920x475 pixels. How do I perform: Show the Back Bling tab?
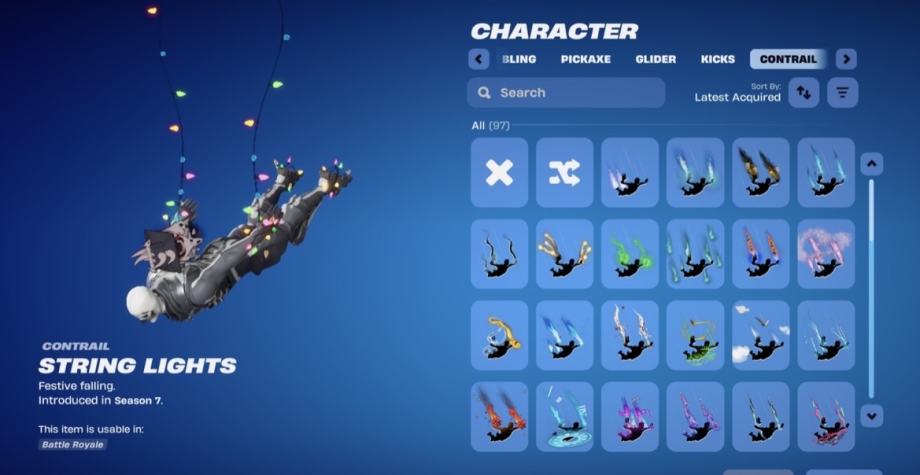(x=519, y=59)
